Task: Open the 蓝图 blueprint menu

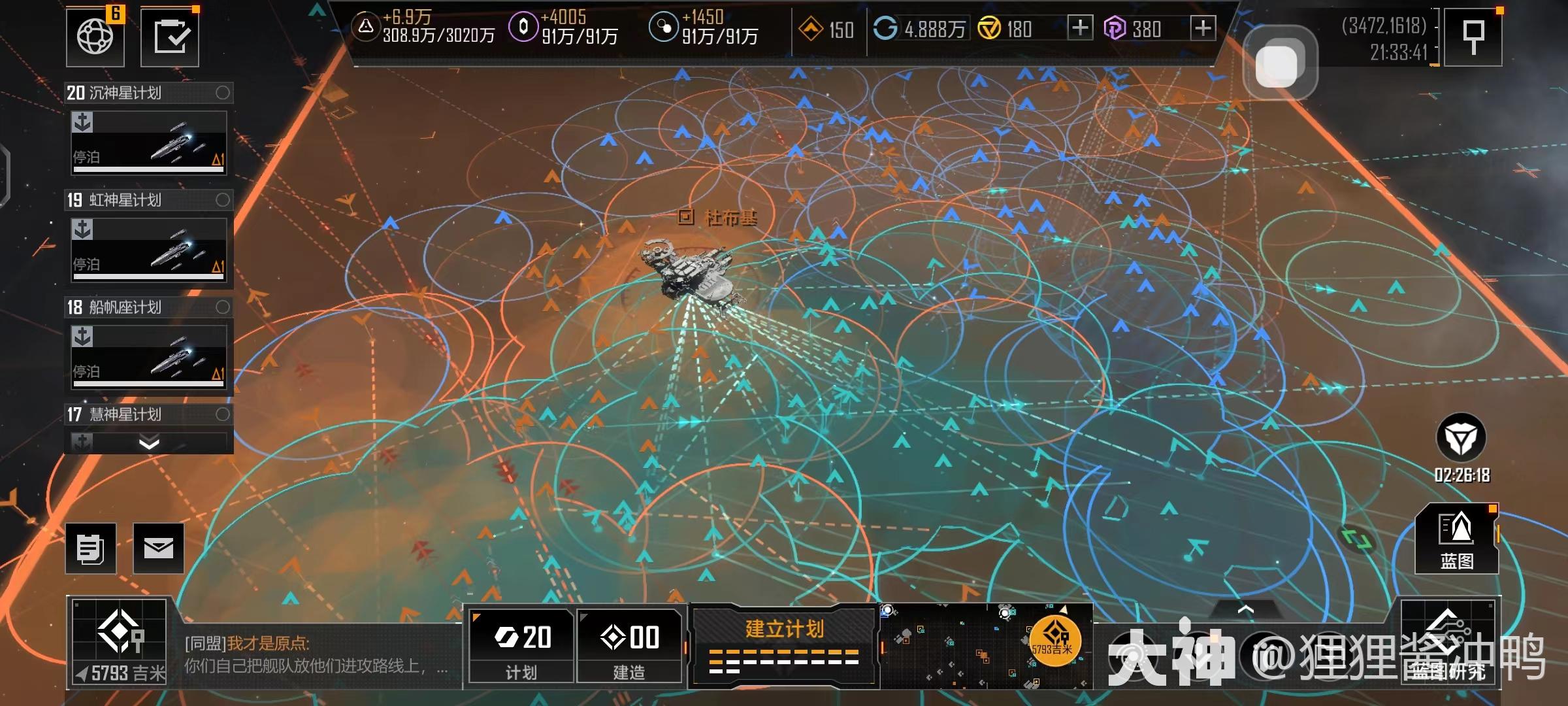Action: [1456, 539]
